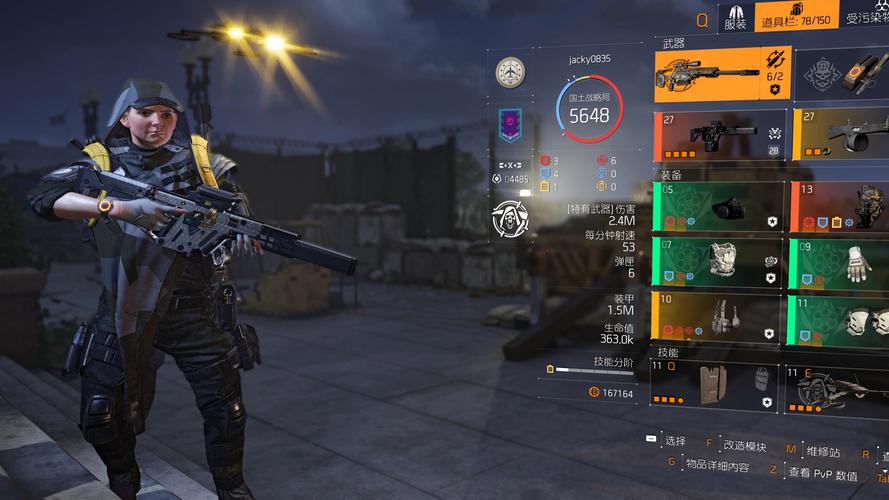The width and height of the screenshot is (889, 500).
Task: Switch to the 受污染物 contaminated items tab
Action: 866,17
